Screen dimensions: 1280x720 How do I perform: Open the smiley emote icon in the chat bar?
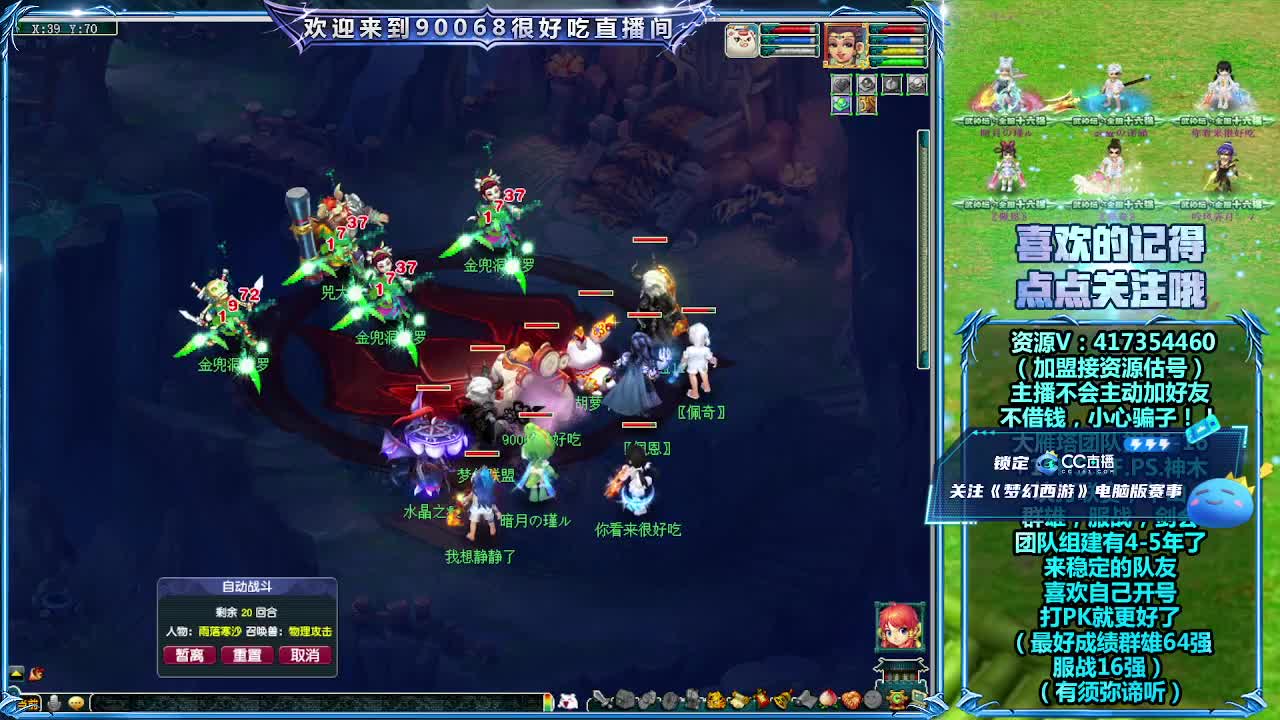click(x=76, y=703)
